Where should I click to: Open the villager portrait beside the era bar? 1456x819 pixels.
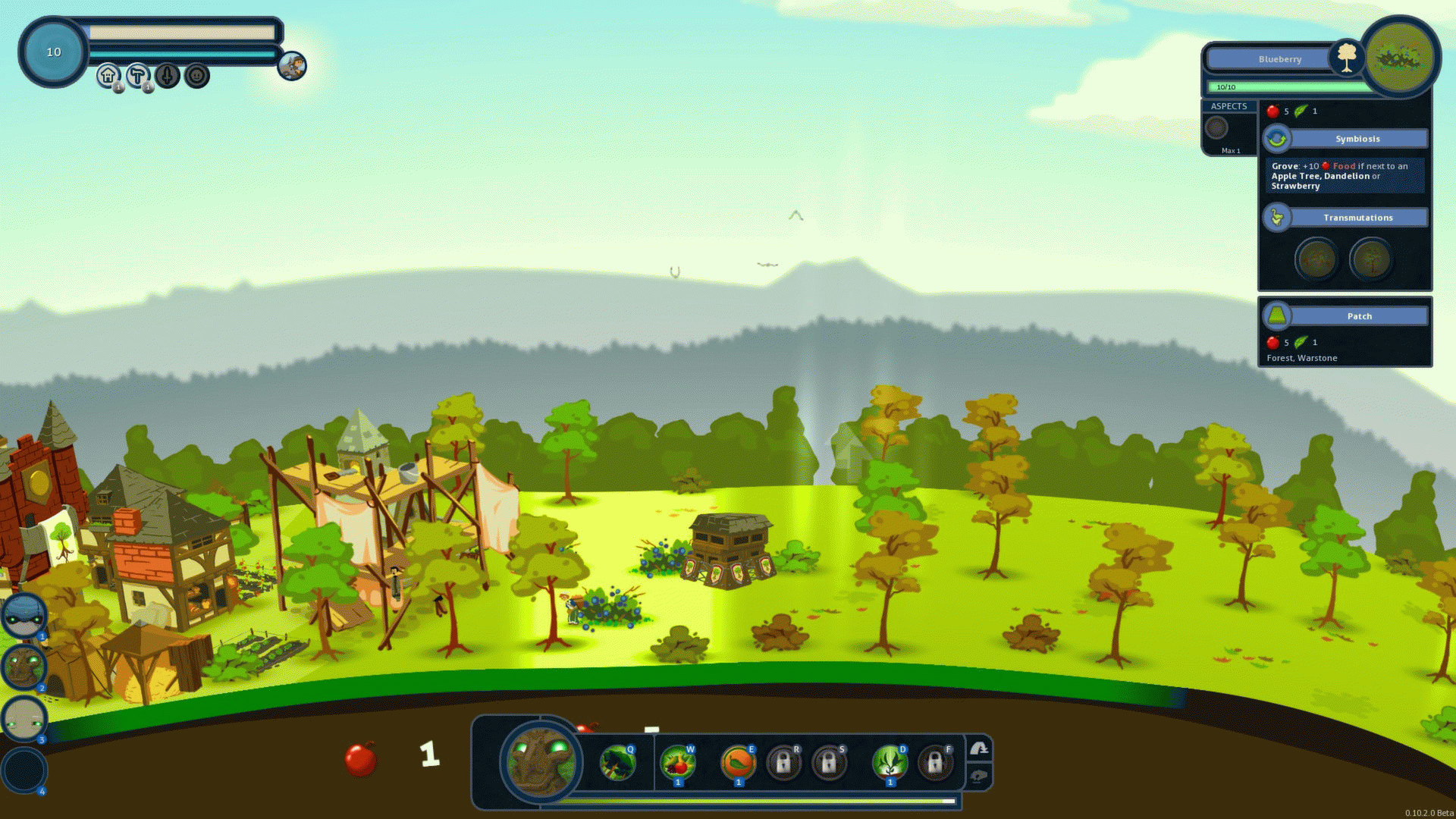pos(292,66)
